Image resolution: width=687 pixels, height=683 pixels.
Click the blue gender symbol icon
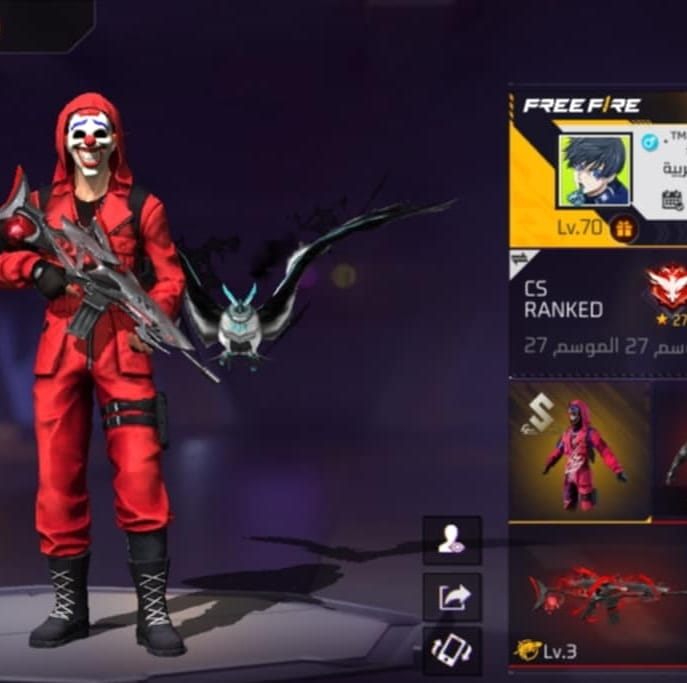point(649,142)
